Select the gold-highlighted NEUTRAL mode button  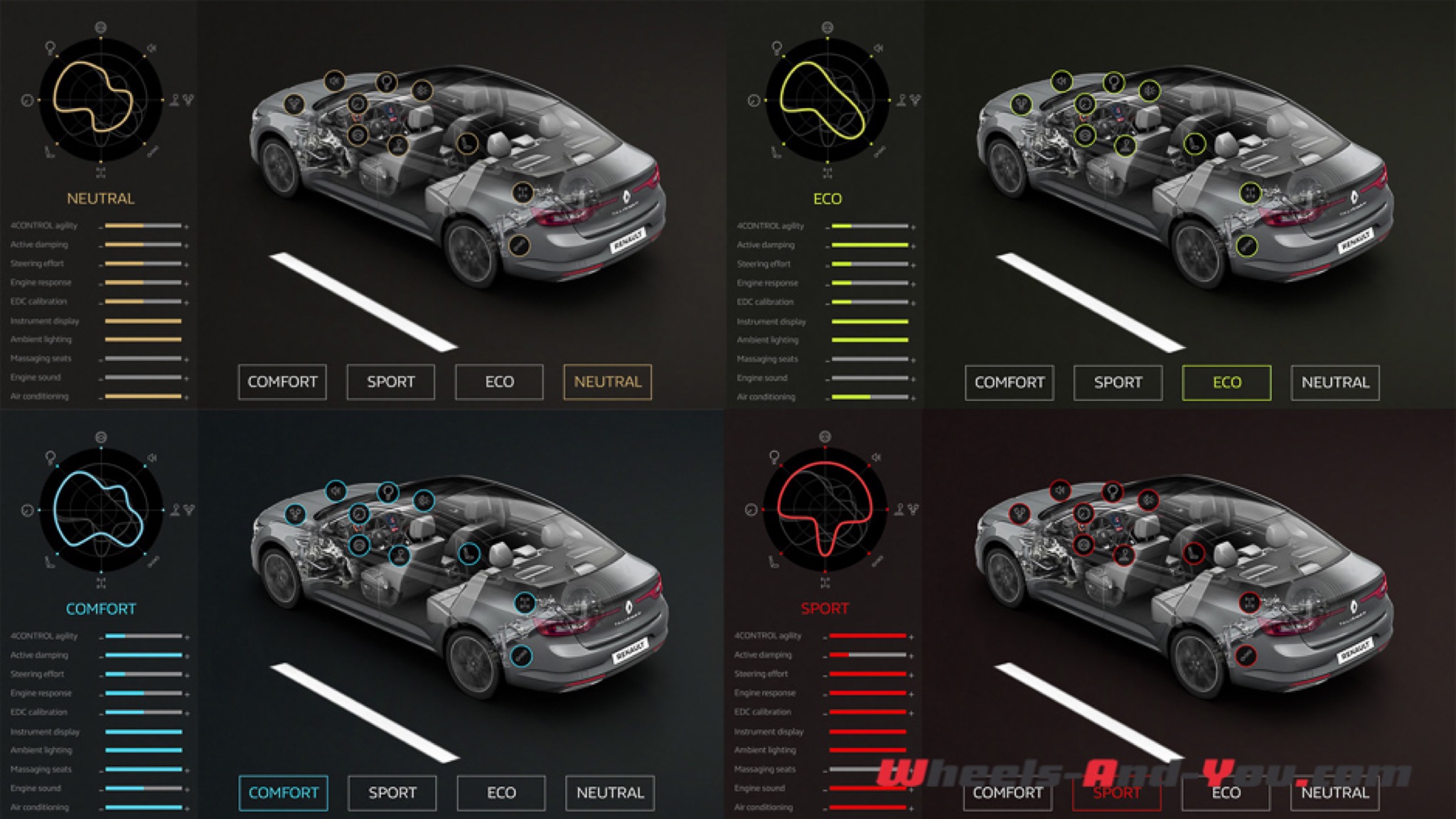(607, 382)
